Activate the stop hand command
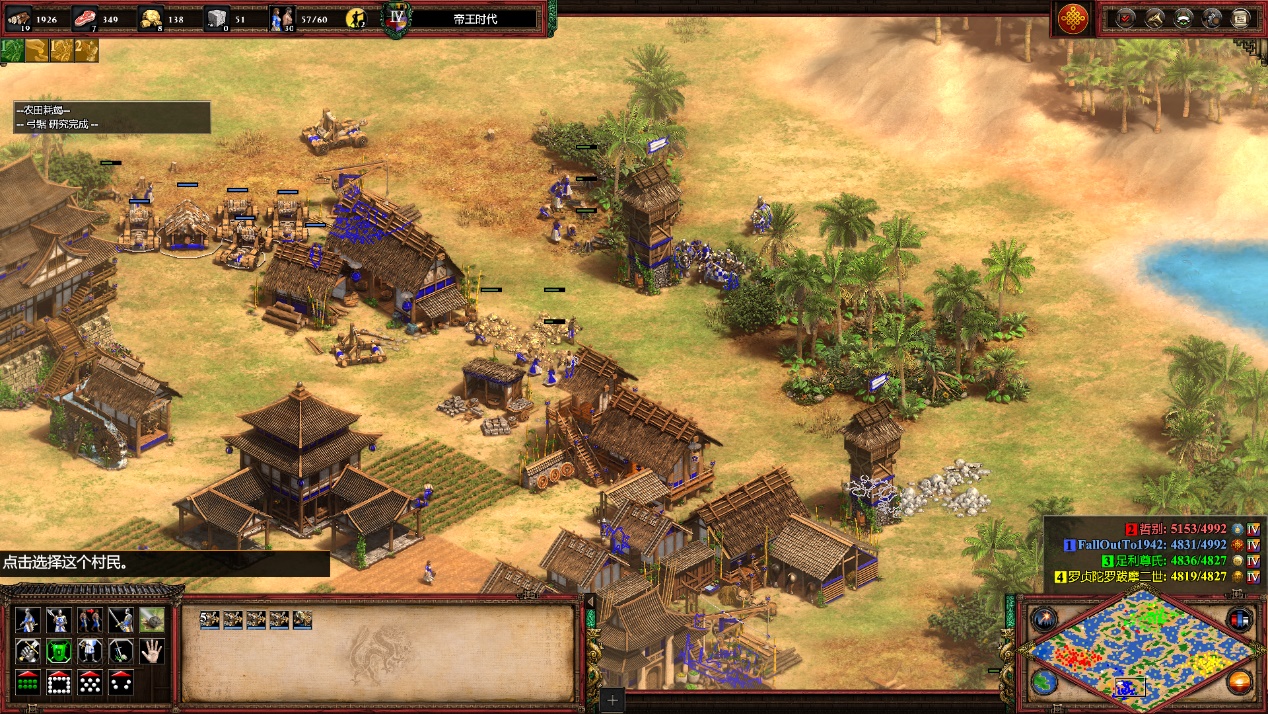Image resolution: width=1268 pixels, height=714 pixels. [152, 652]
